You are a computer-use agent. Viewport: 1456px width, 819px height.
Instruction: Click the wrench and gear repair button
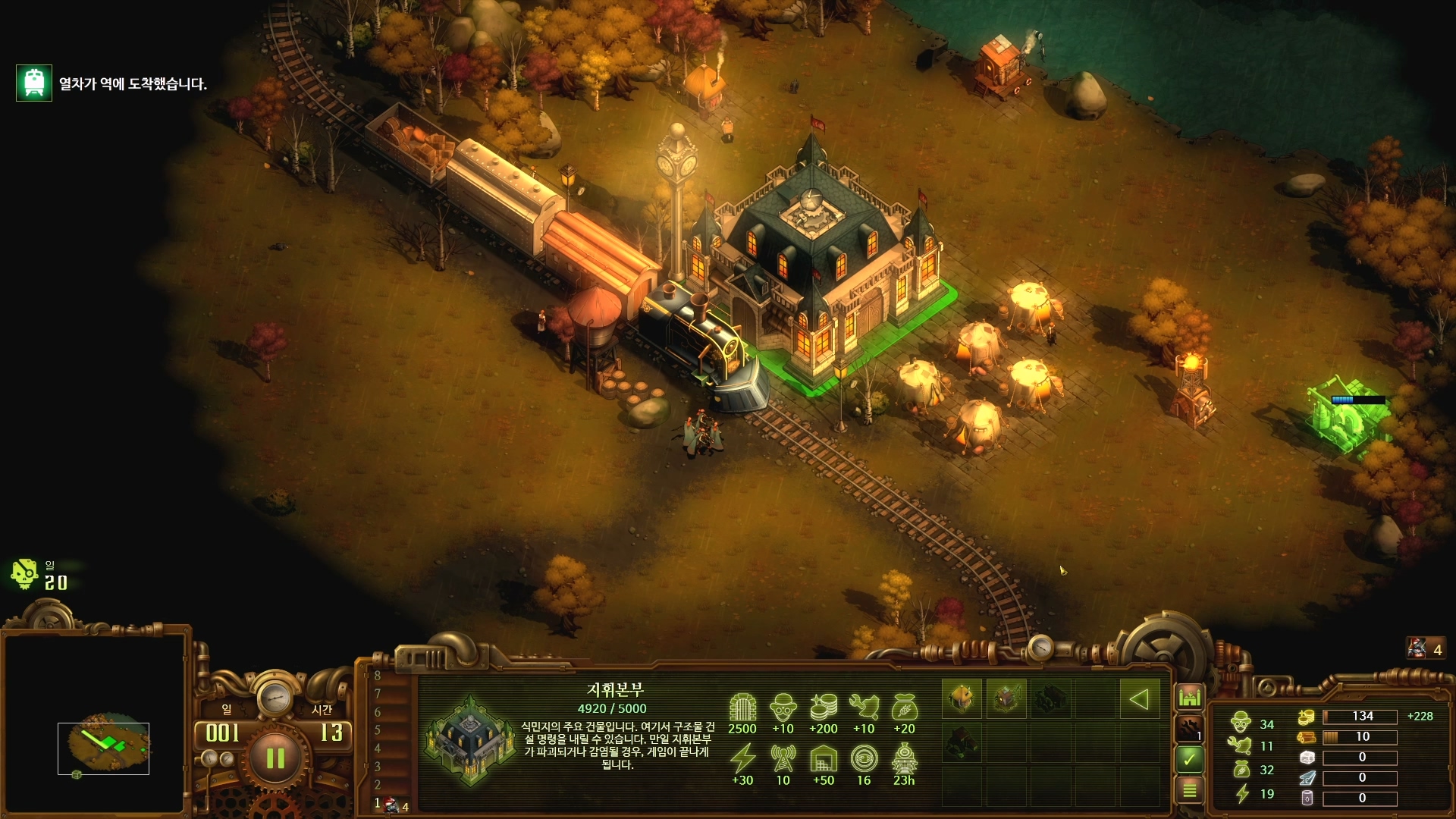click(x=1189, y=729)
